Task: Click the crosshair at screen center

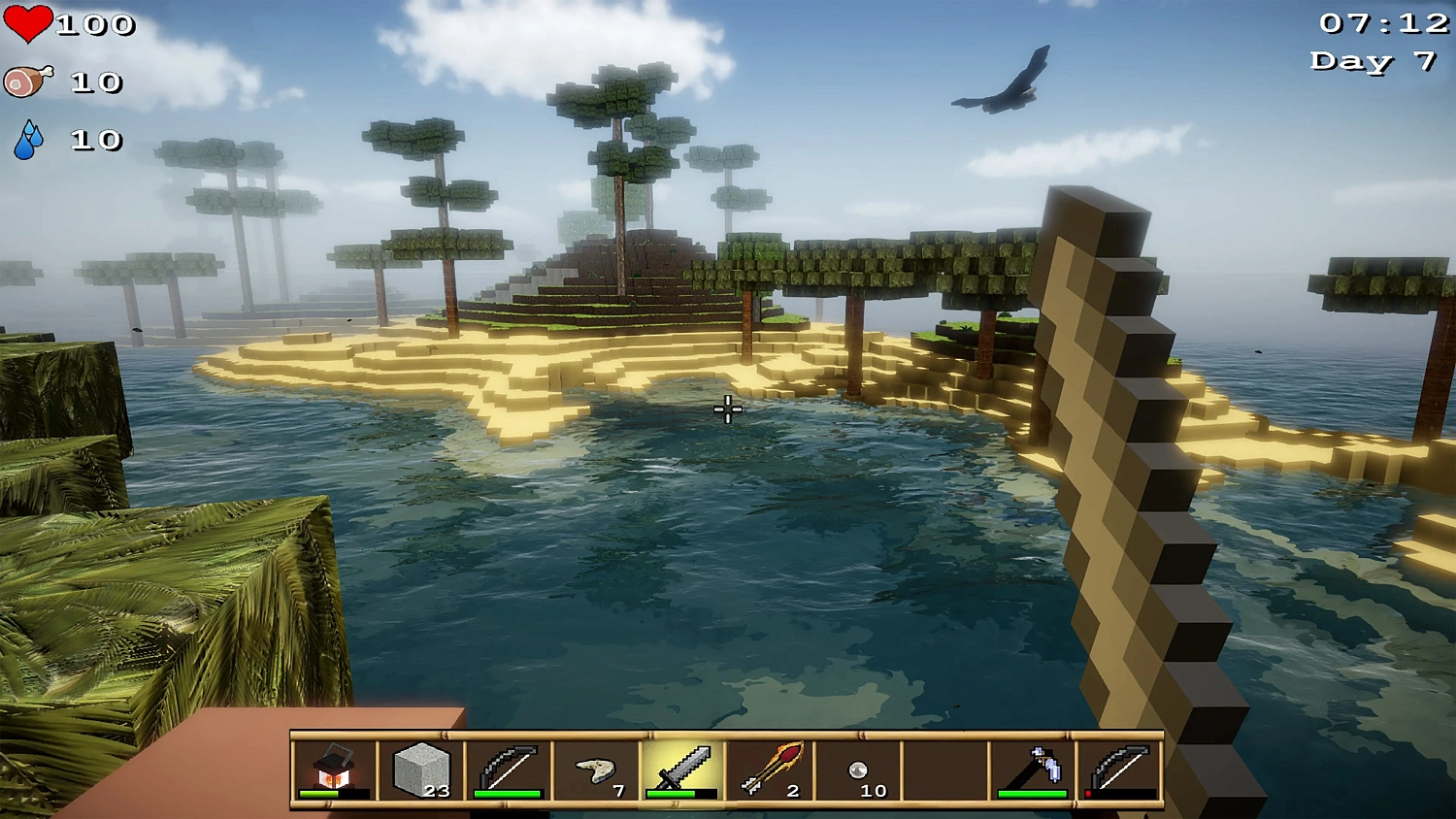Action: click(726, 409)
